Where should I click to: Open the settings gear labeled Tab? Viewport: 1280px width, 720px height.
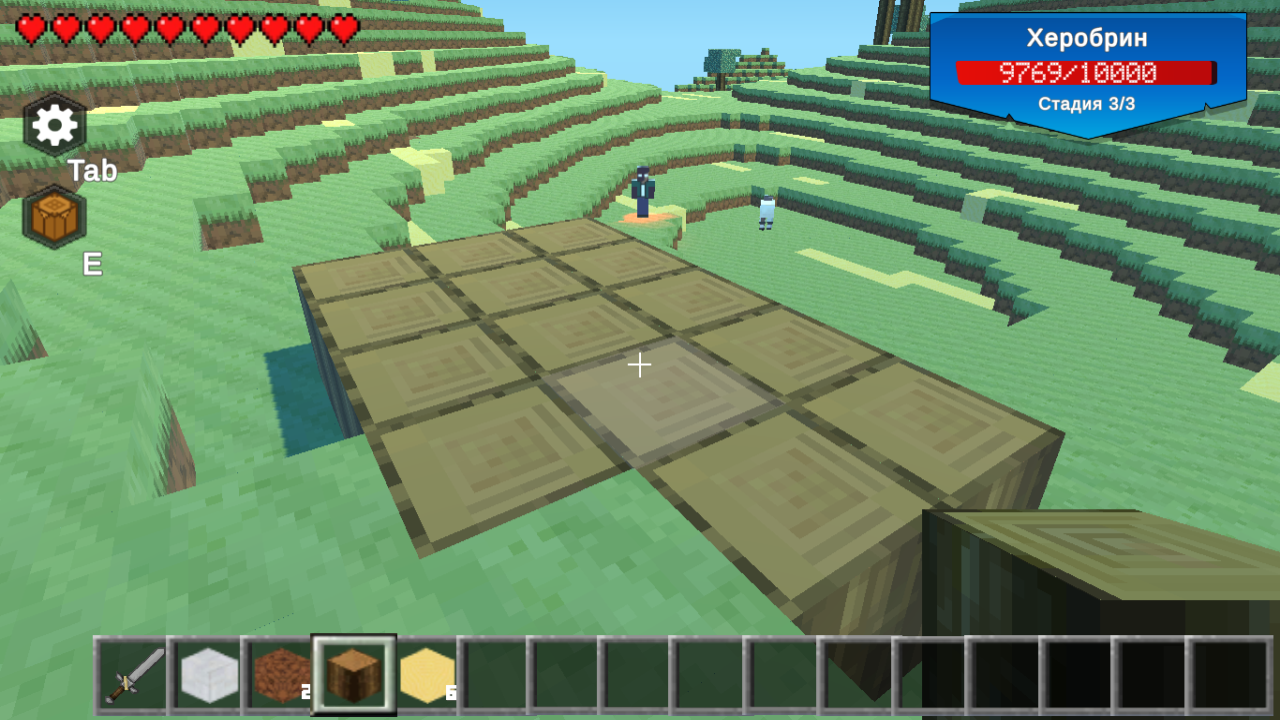click(x=52, y=124)
